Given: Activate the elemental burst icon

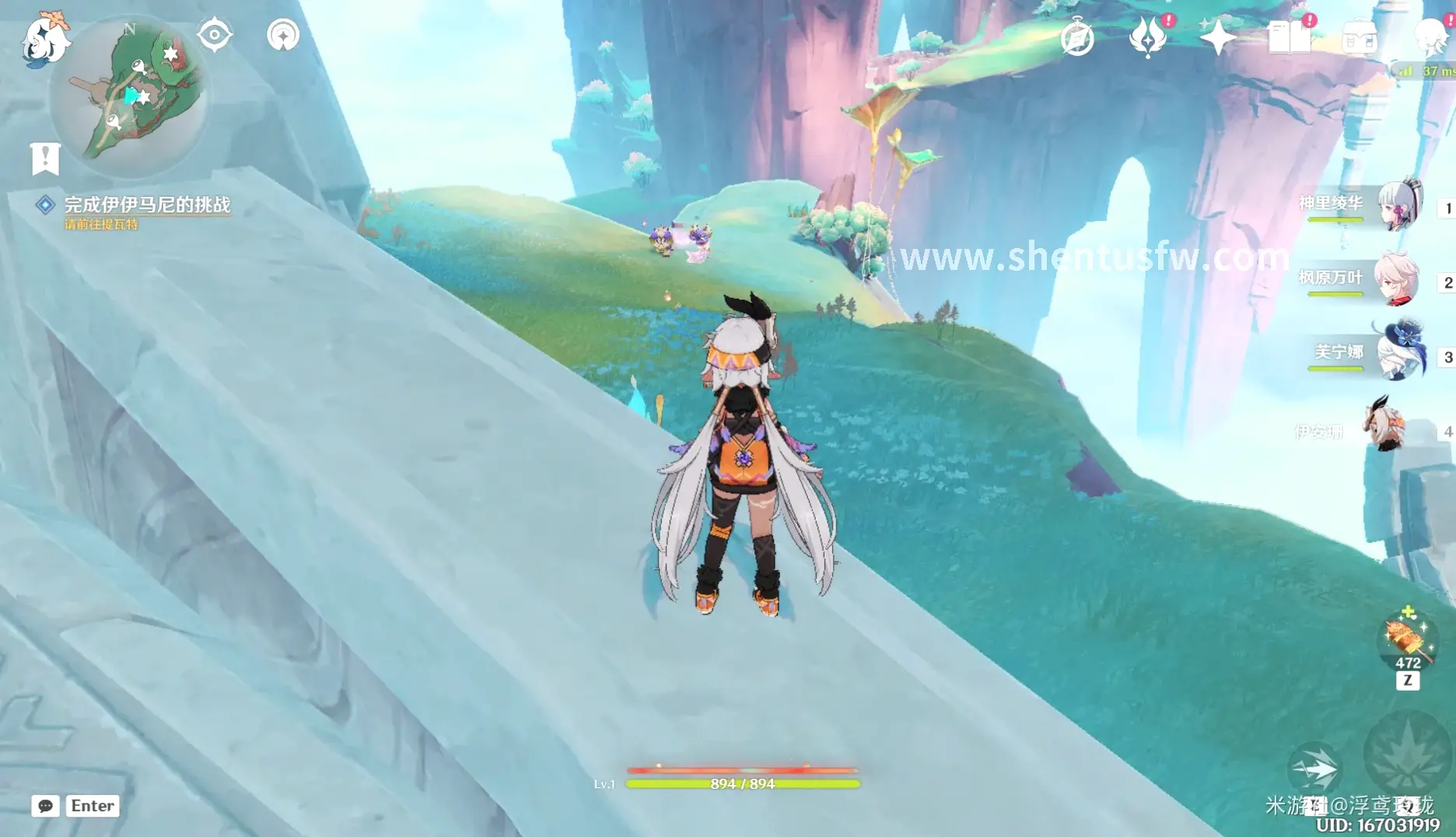Looking at the screenshot, I should (x=1408, y=752).
